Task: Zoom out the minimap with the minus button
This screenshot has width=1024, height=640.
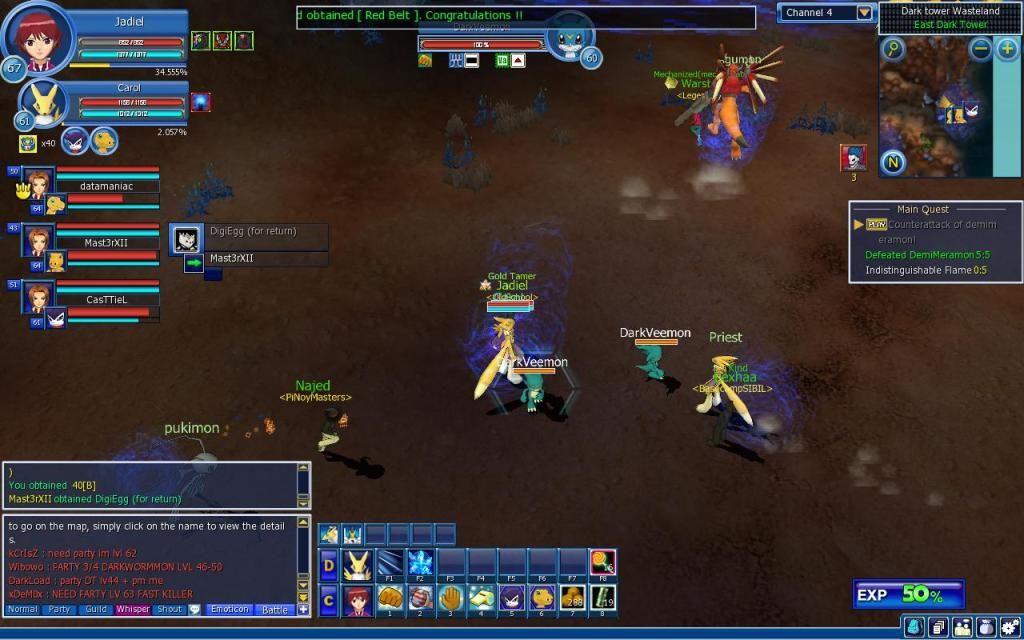Action: click(x=981, y=49)
